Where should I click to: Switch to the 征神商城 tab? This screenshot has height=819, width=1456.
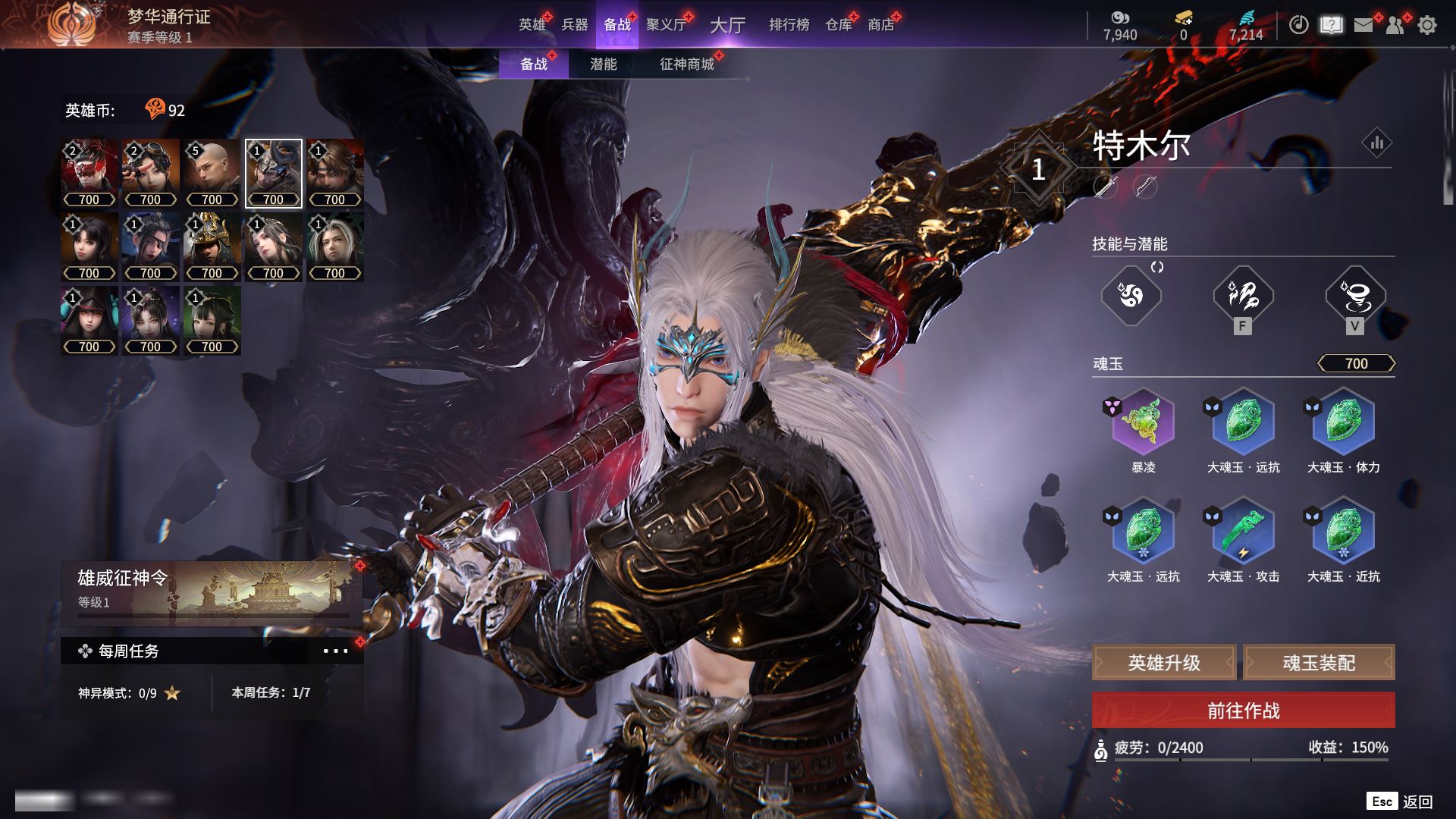click(x=687, y=64)
